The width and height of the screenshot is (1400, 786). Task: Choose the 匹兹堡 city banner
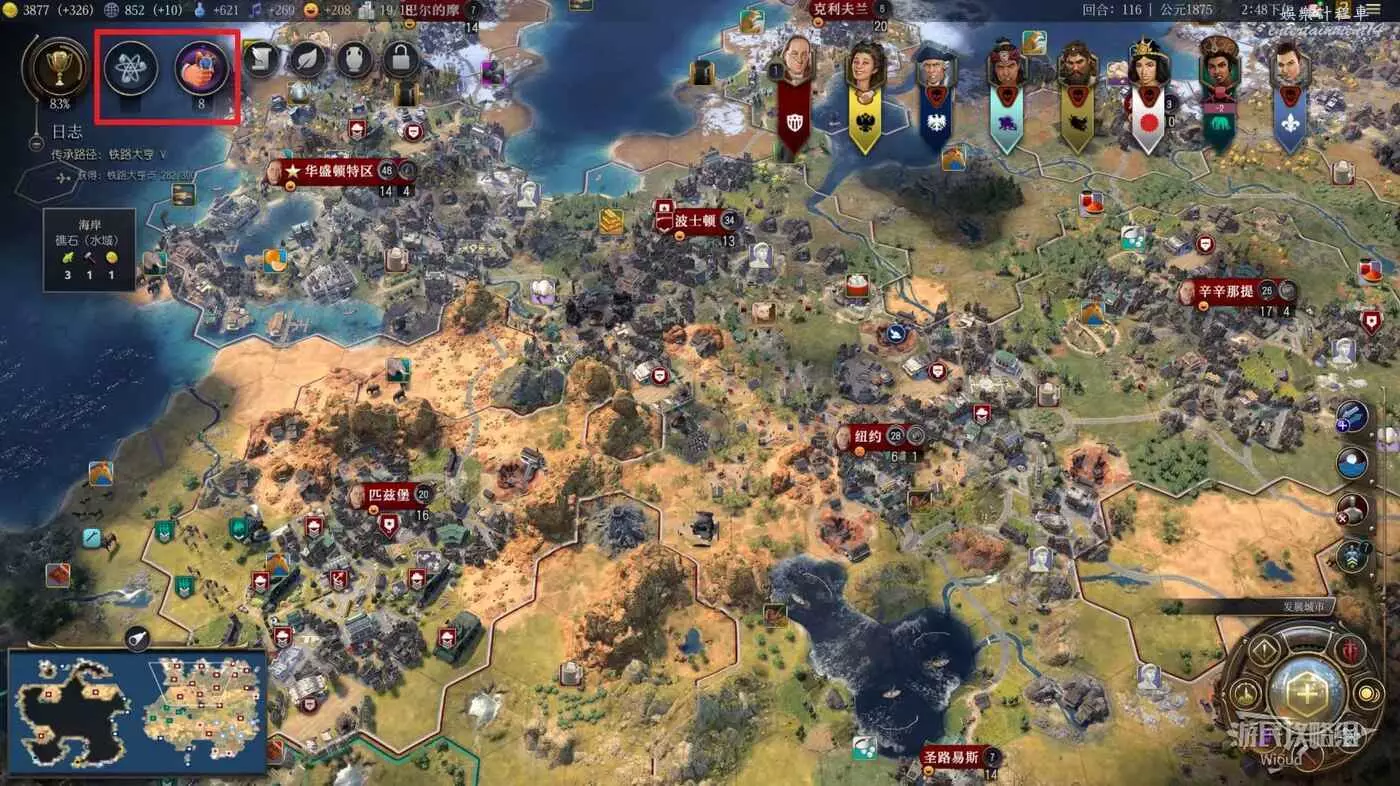pyautogui.click(x=389, y=495)
